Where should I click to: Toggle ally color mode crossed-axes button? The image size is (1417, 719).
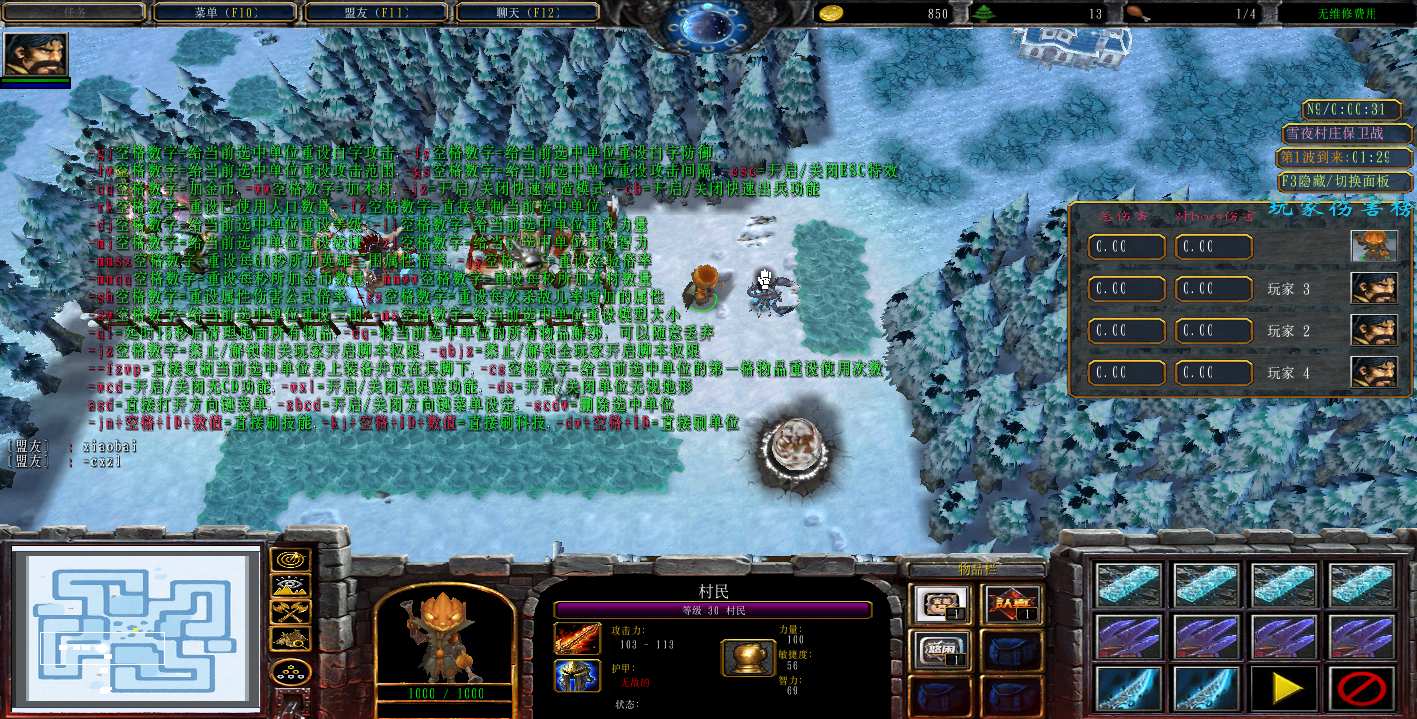point(290,612)
